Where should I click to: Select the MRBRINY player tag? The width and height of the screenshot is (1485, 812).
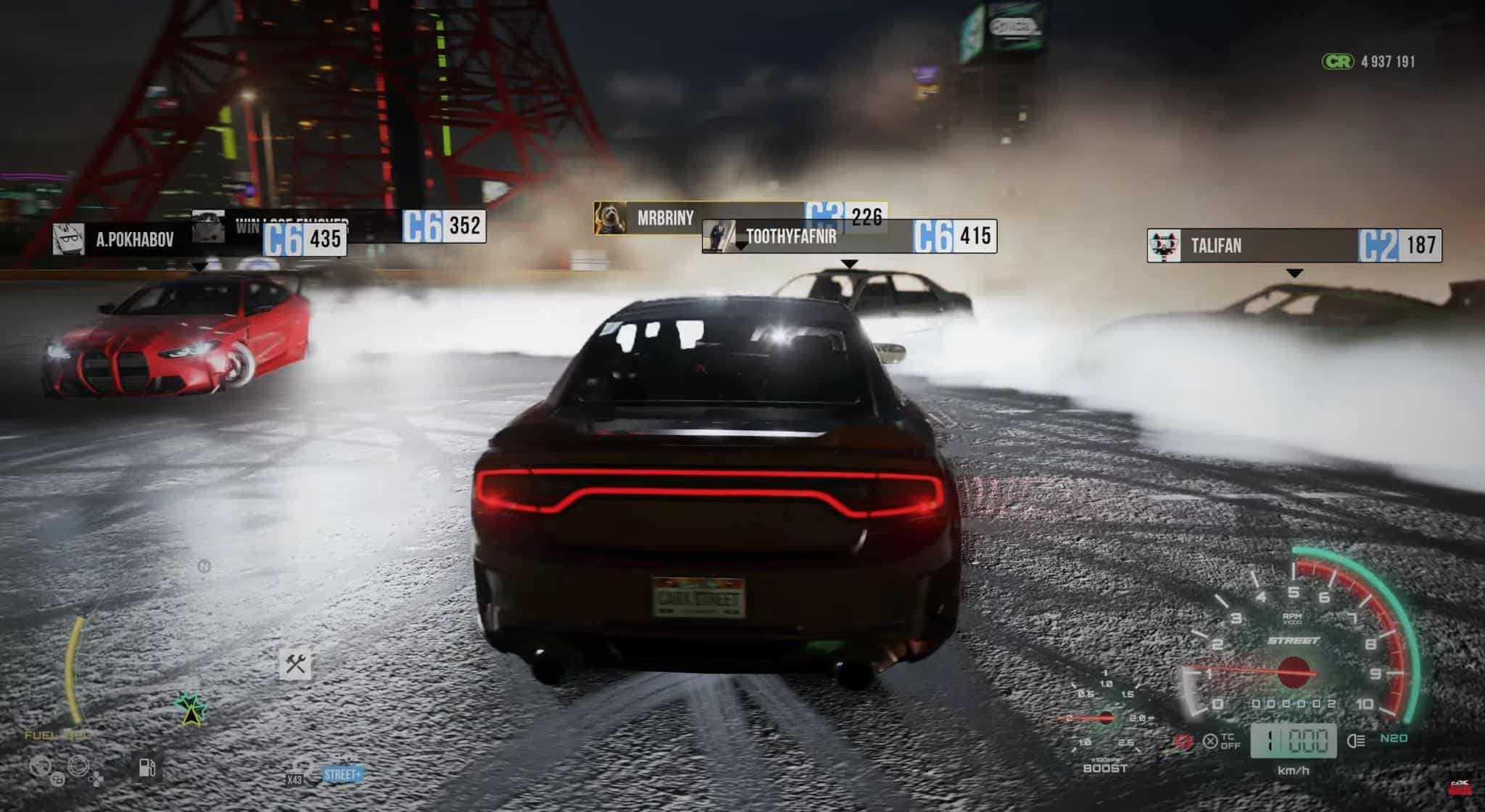[665, 217]
